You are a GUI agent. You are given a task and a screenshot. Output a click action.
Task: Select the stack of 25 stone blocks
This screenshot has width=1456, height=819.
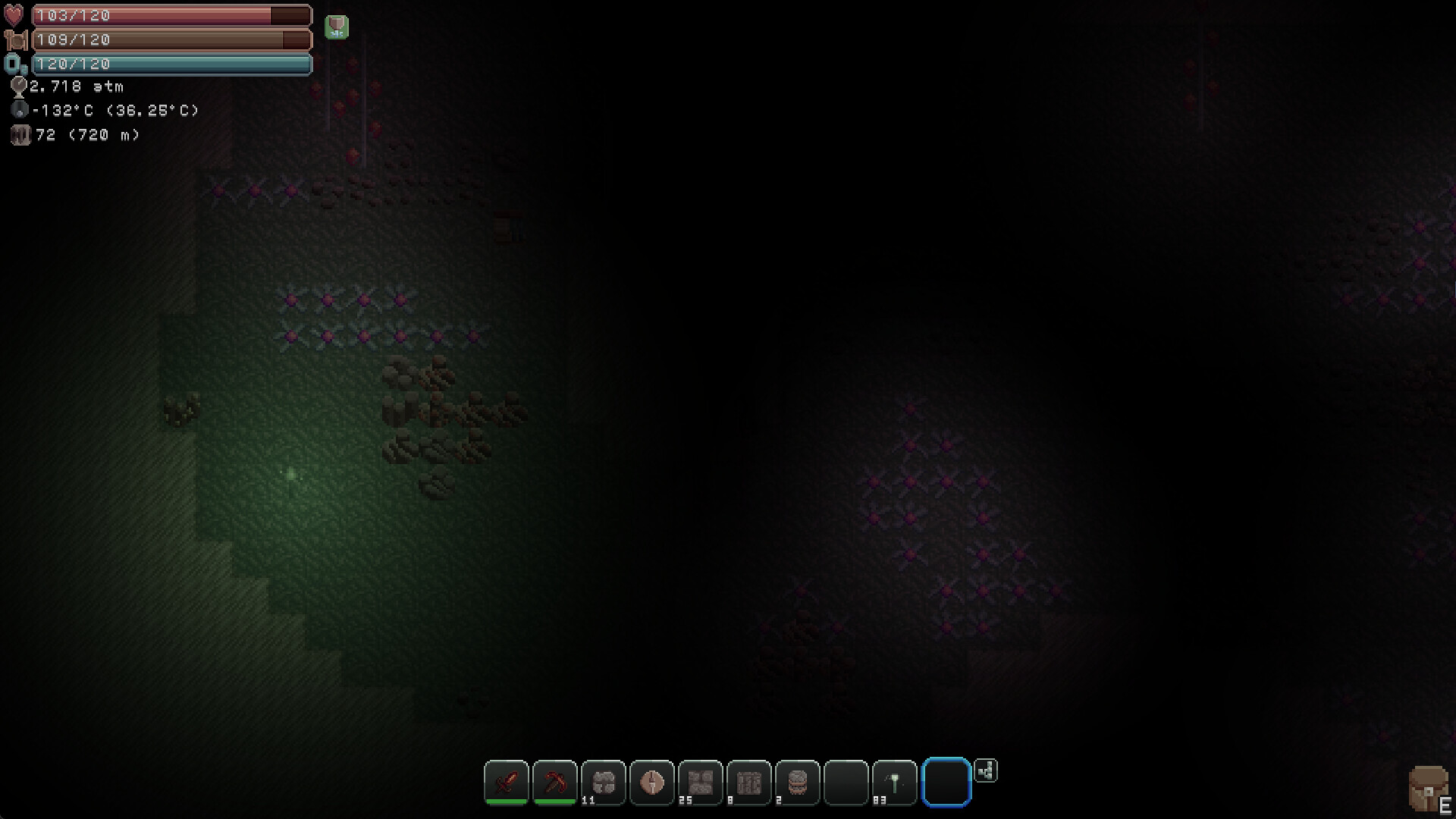pyautogui.click(x=701, y=783)
